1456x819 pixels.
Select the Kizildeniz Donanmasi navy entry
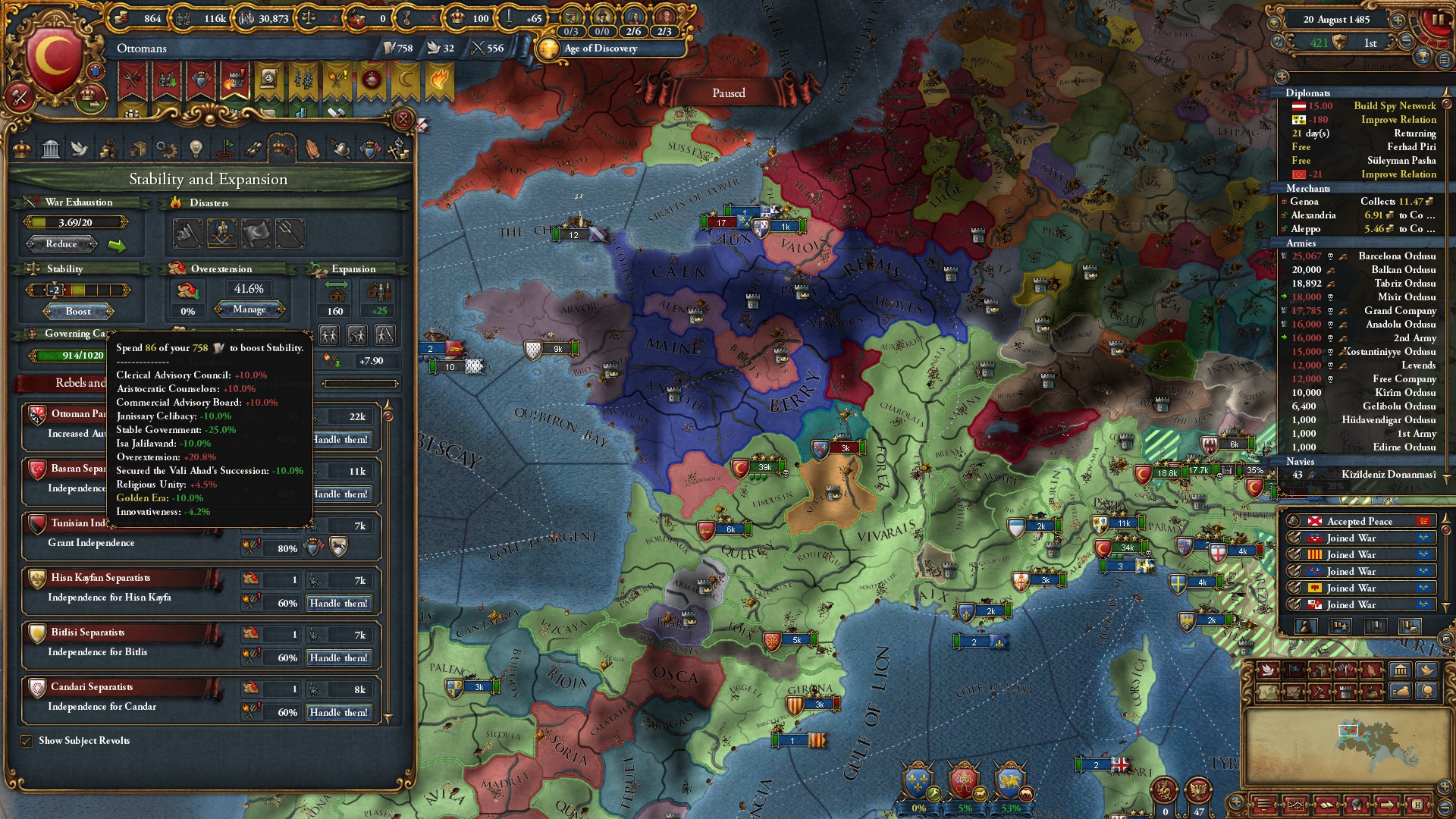pos(1388,475)
